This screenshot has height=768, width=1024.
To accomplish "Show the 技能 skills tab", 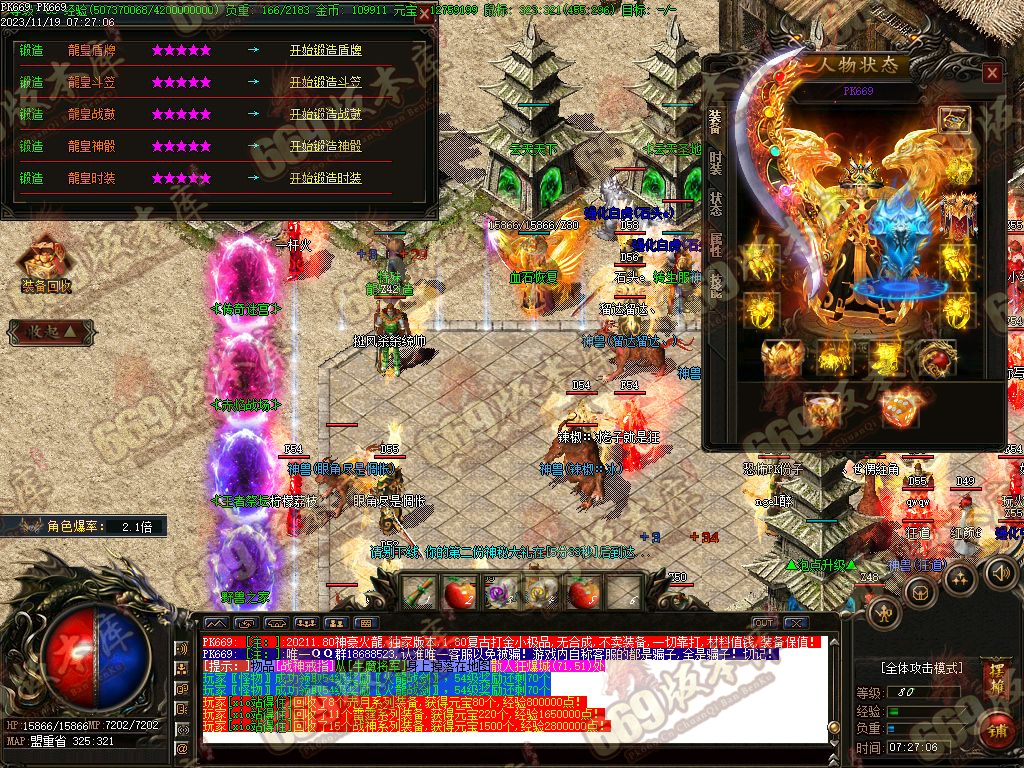I will point(716,286).
